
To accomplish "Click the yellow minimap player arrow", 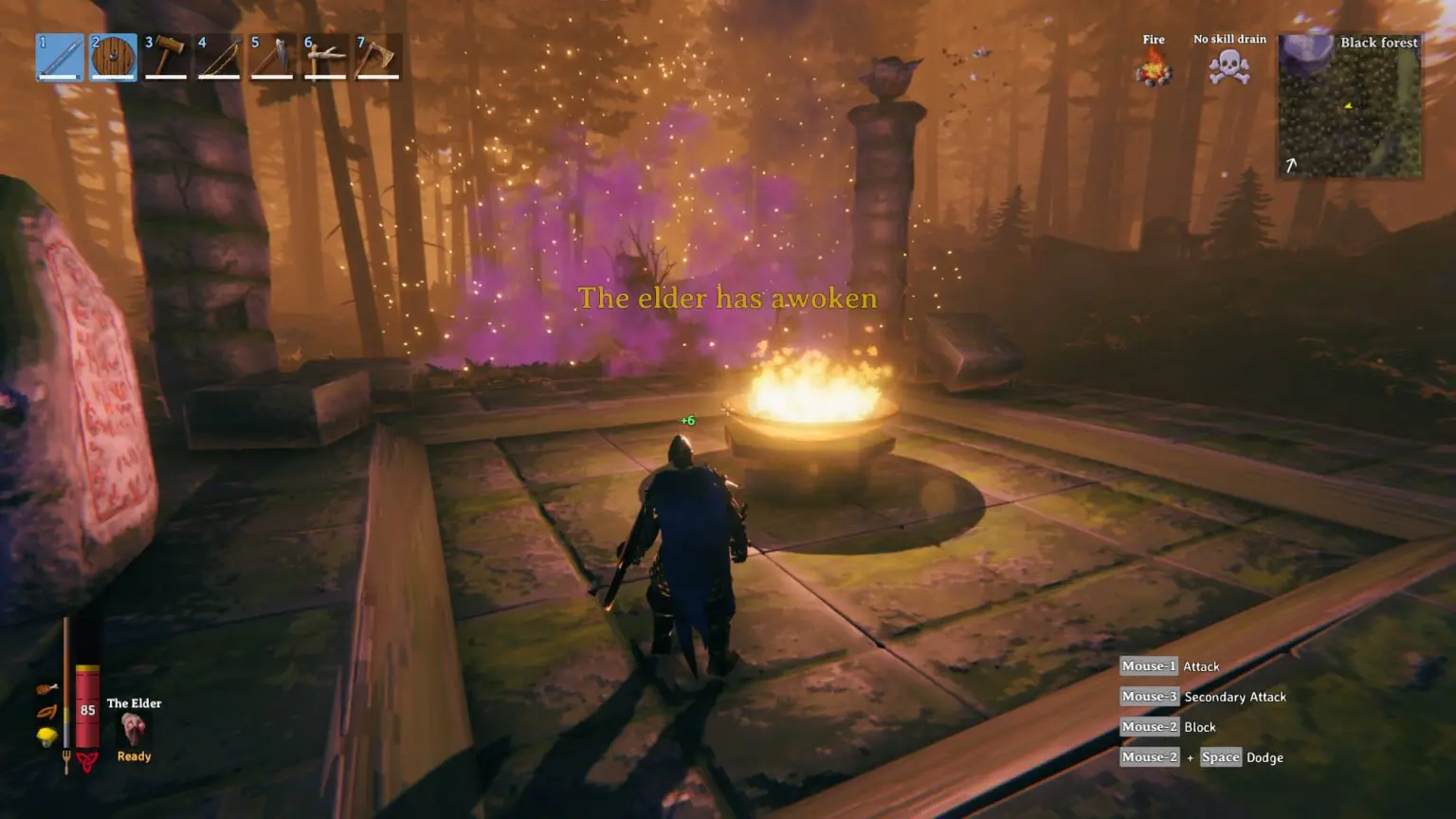I will [x=1348, y=106].
